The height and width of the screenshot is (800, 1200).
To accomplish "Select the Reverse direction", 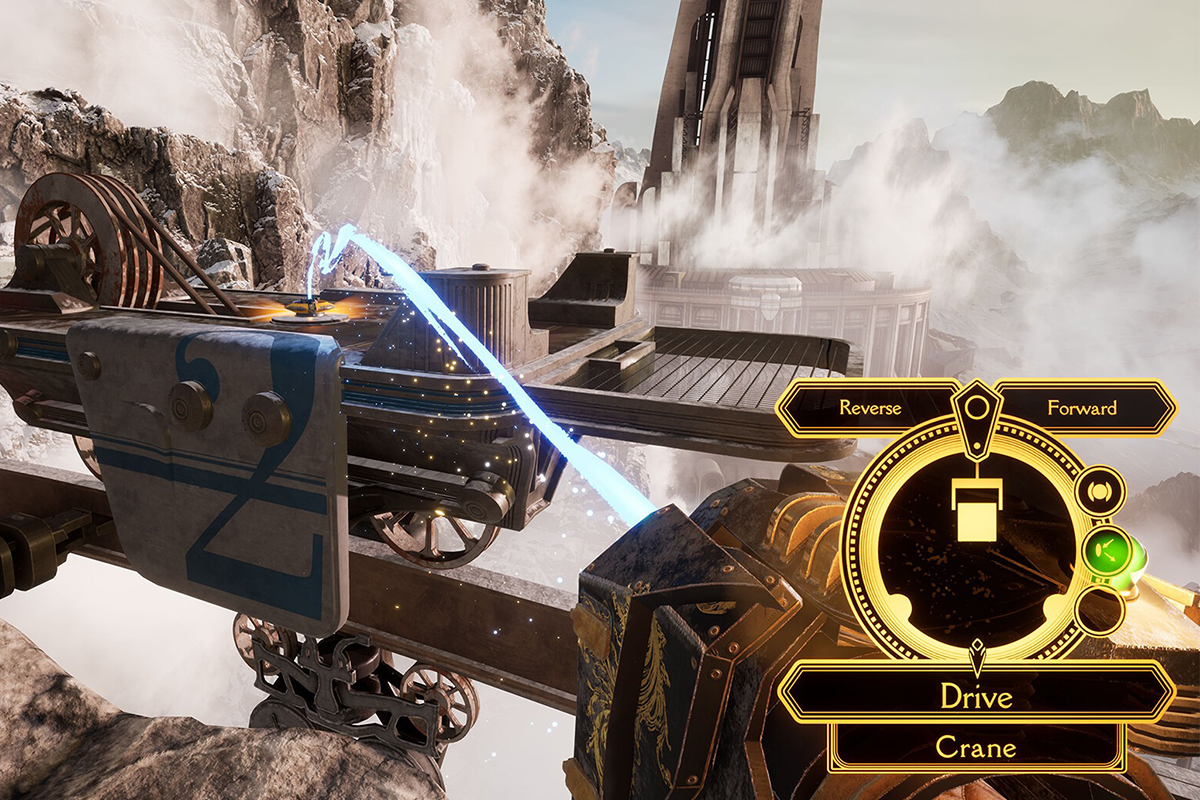I will 868,408.
